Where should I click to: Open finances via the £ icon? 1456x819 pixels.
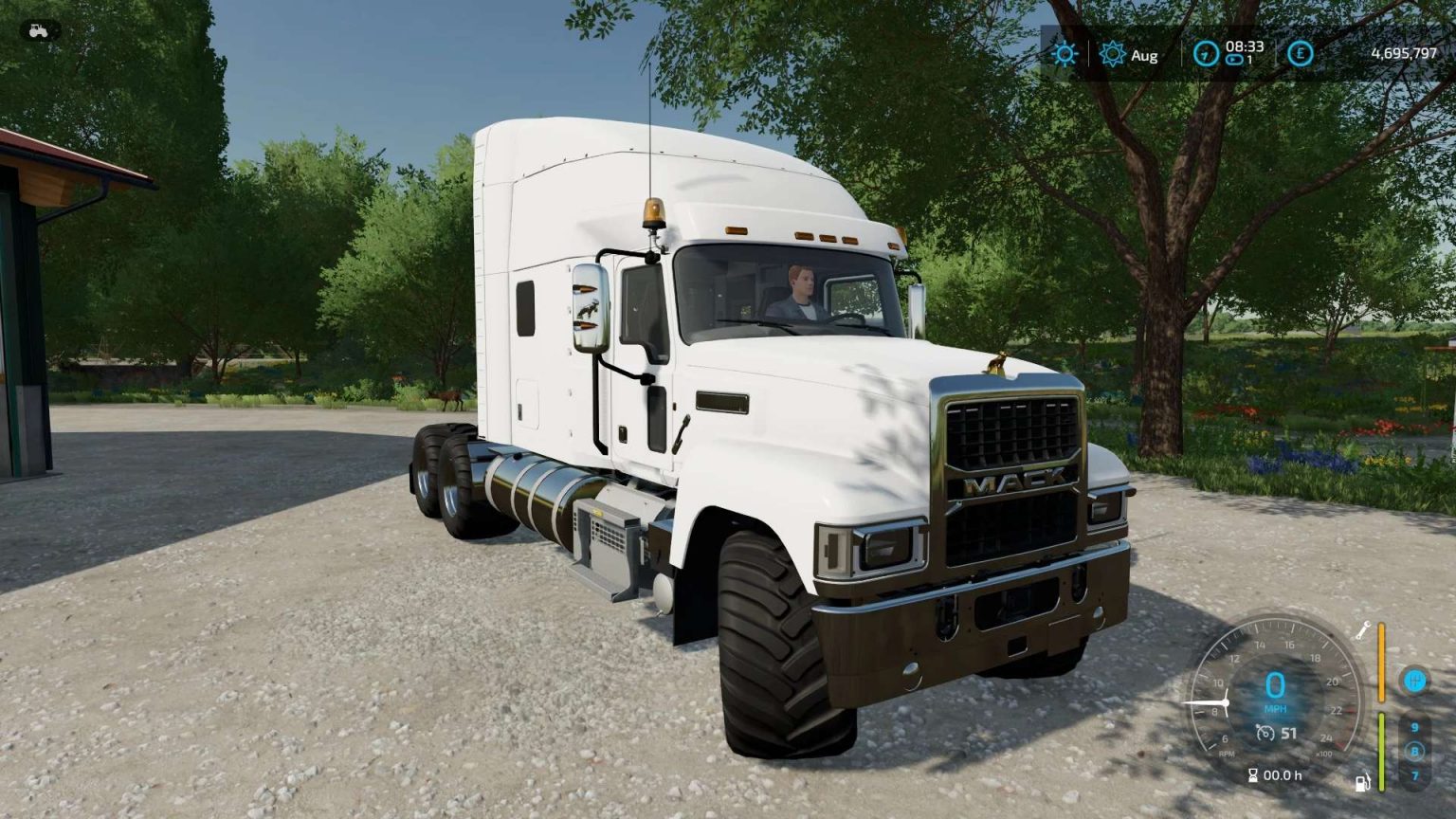tap(1301, 53)
